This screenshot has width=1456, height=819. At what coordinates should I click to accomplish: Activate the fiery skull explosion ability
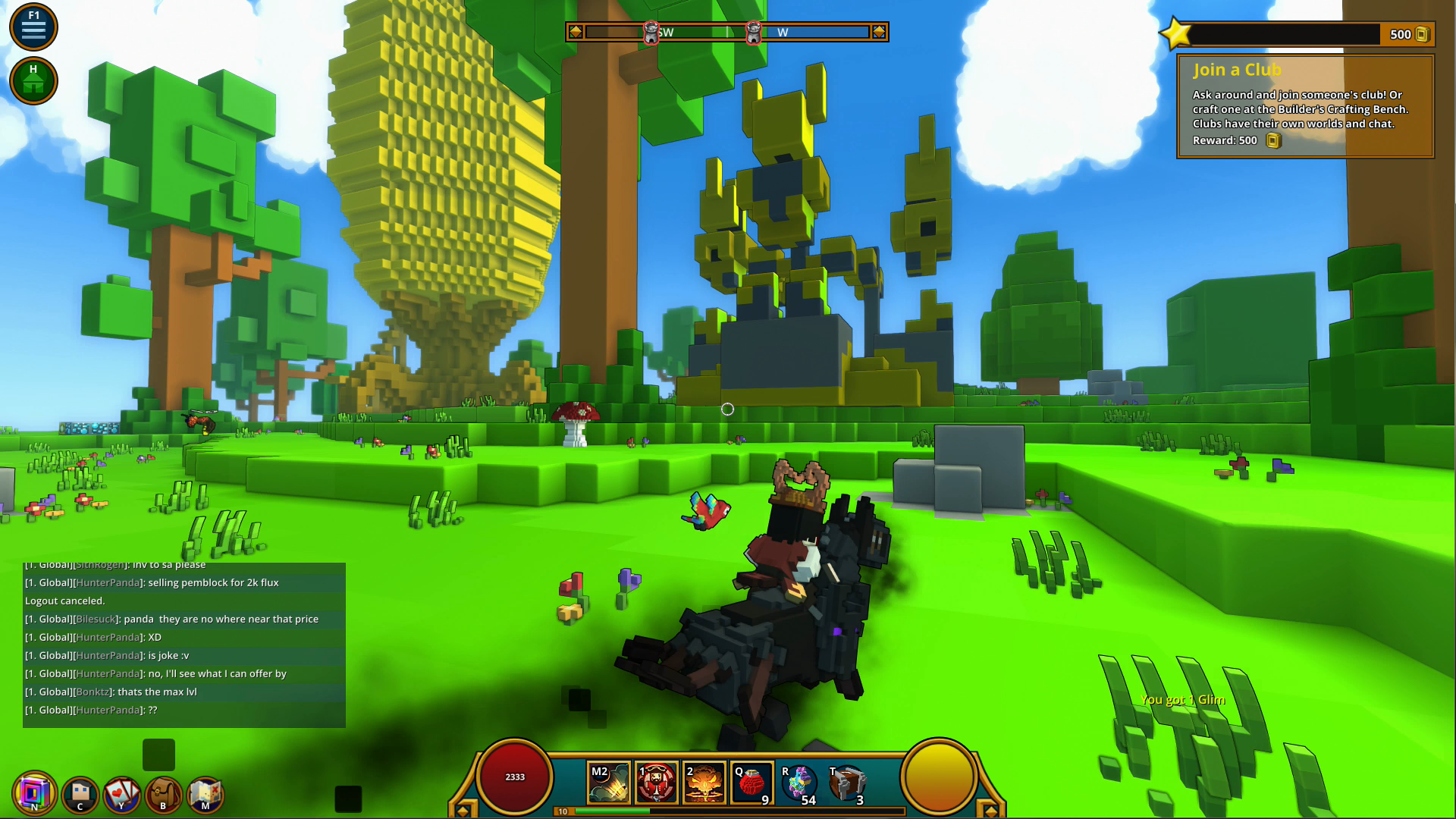704,783
